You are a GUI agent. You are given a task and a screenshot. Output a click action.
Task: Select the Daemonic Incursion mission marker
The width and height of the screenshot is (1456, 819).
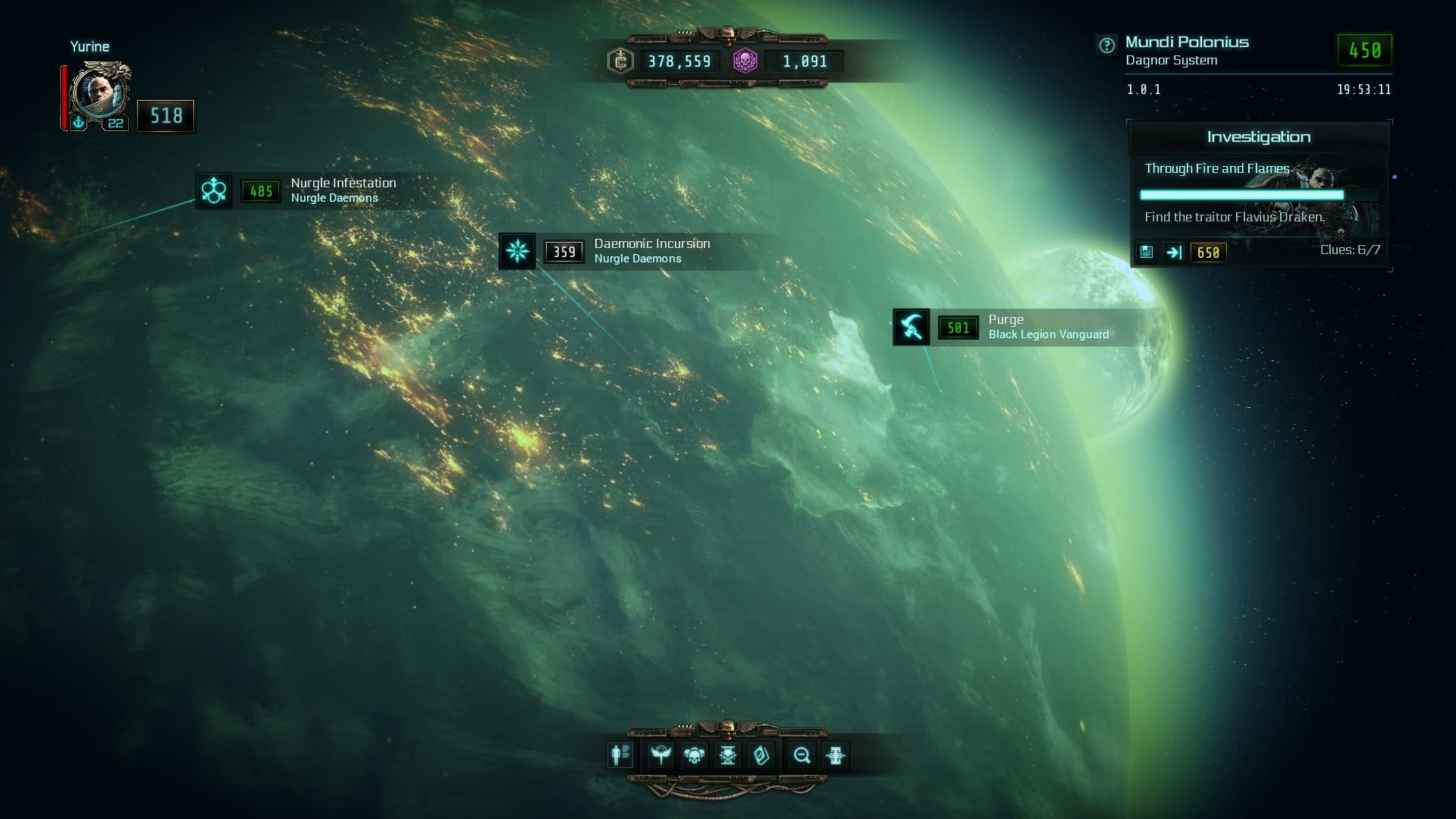click(x=516, y=251)
